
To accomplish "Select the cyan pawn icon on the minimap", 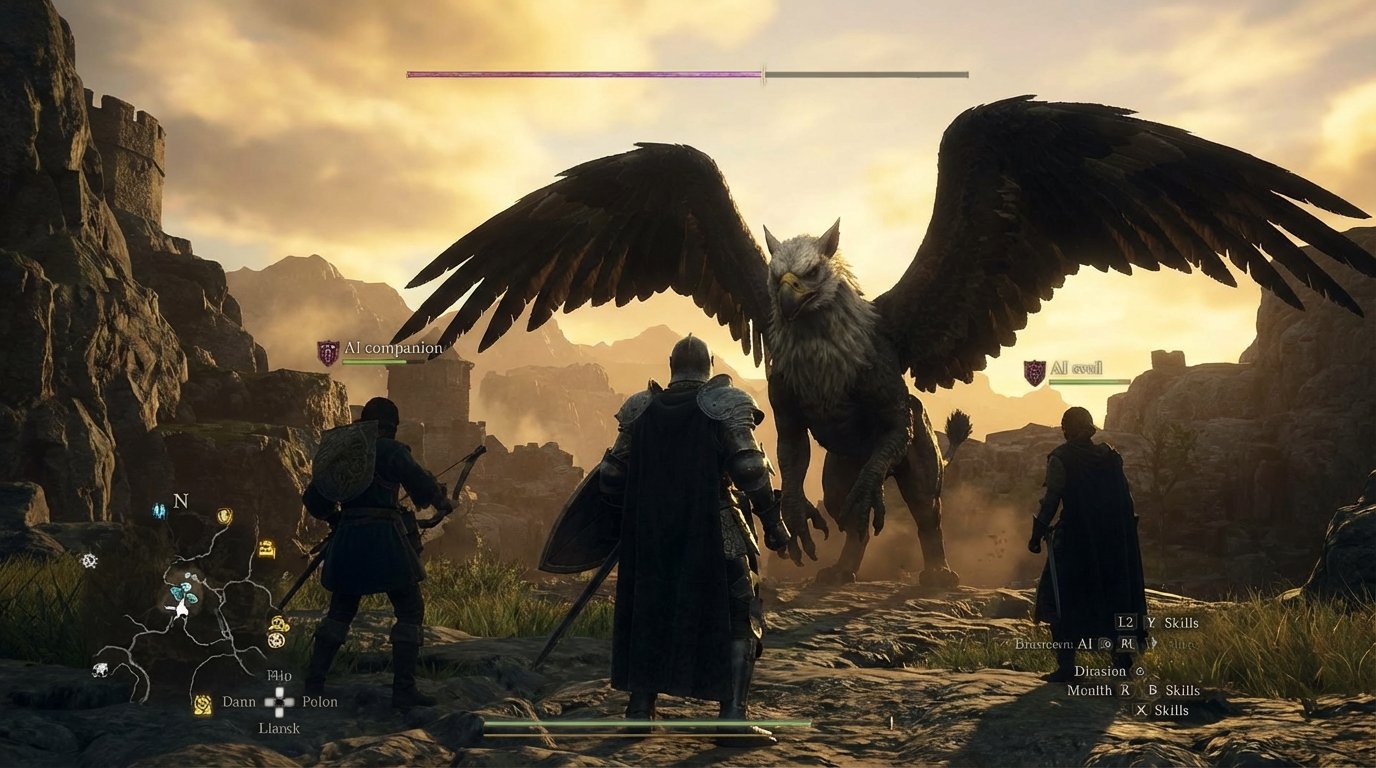I will [157, 511].
